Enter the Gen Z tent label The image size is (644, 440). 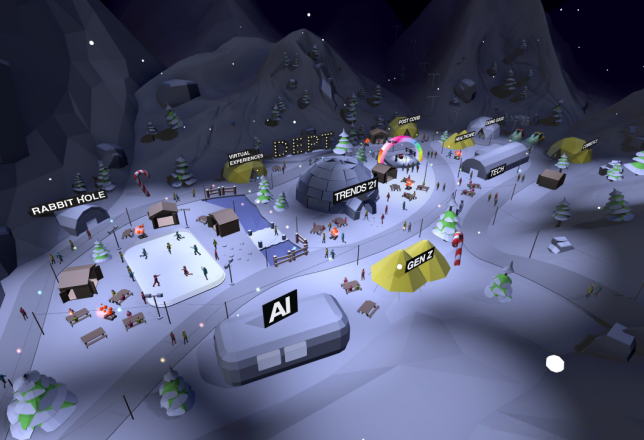[x=419, y=260]
